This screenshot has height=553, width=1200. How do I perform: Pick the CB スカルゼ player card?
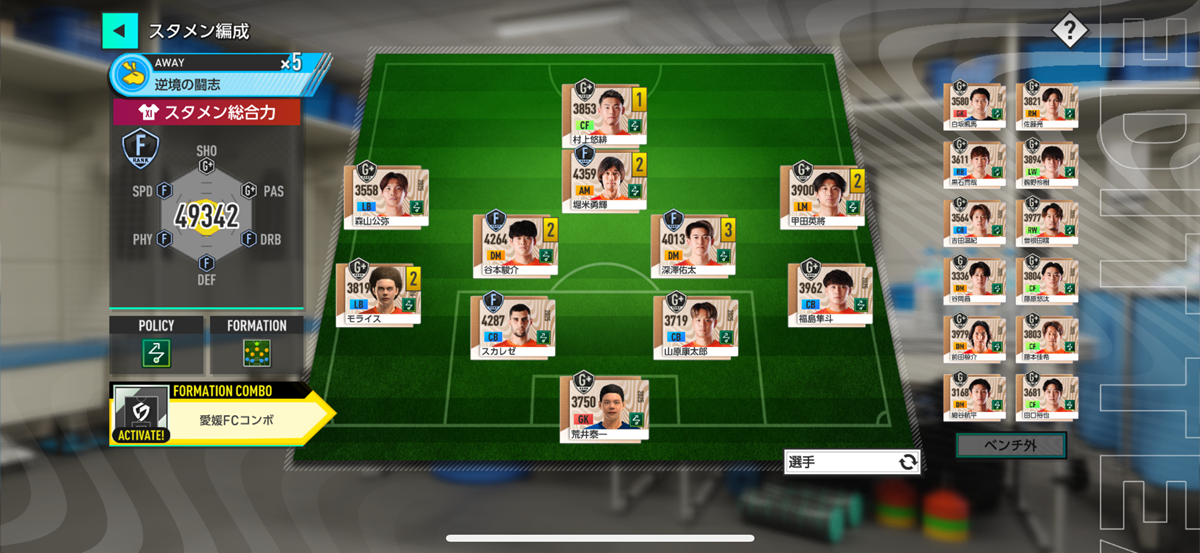(512, 326)
